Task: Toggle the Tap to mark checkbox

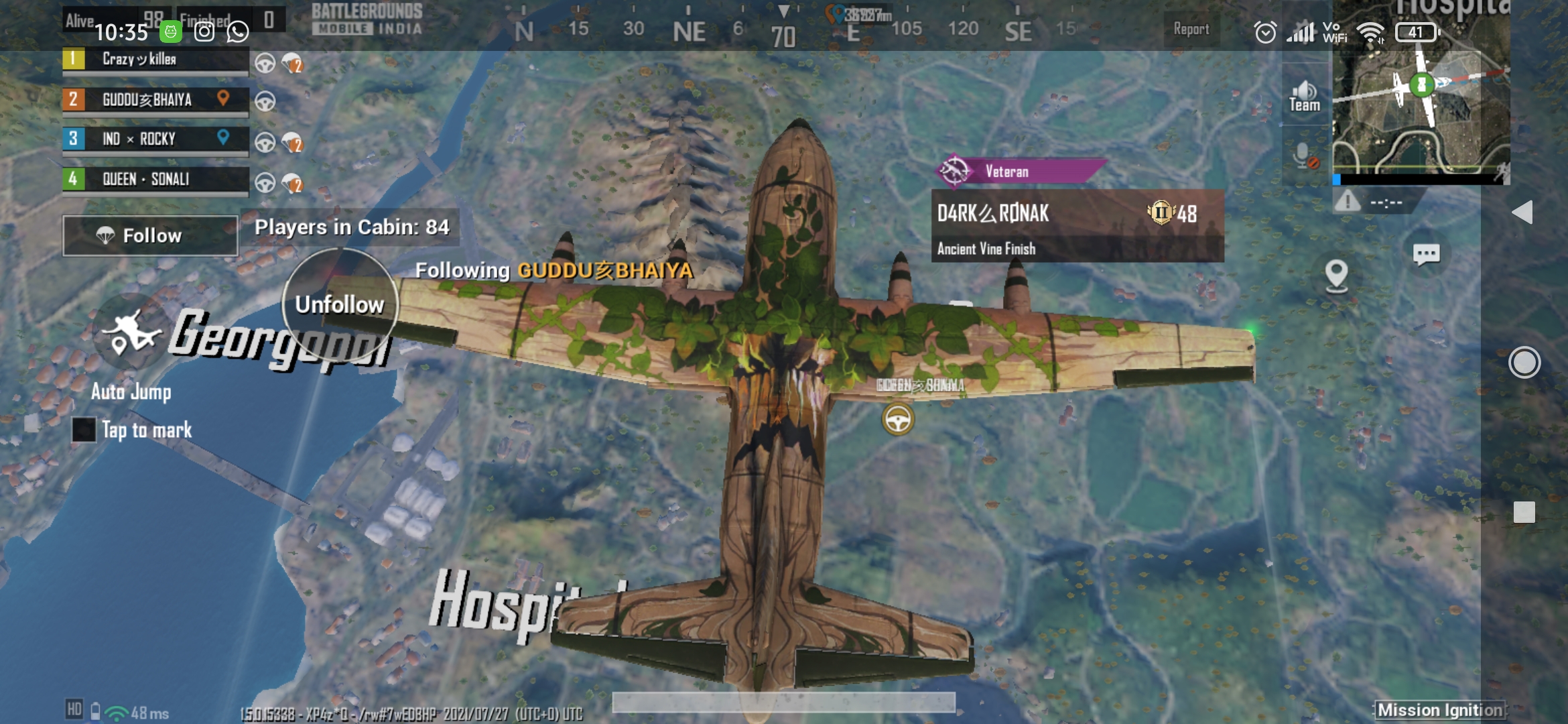Action: (84, 430)
